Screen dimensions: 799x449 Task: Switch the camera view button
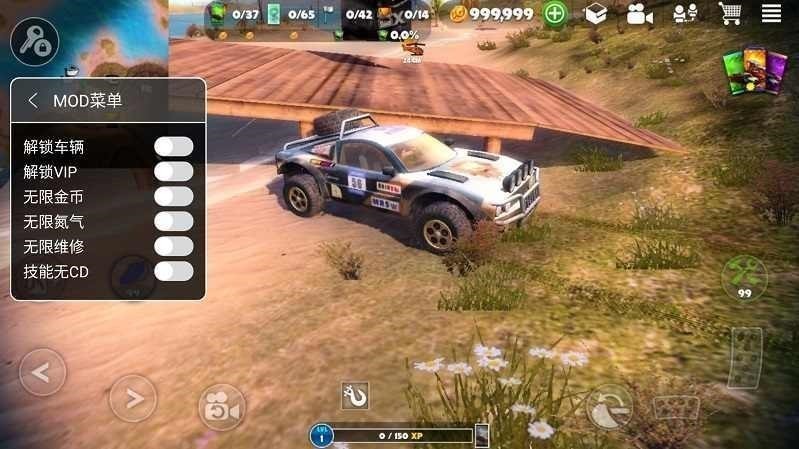click(221, 405)
